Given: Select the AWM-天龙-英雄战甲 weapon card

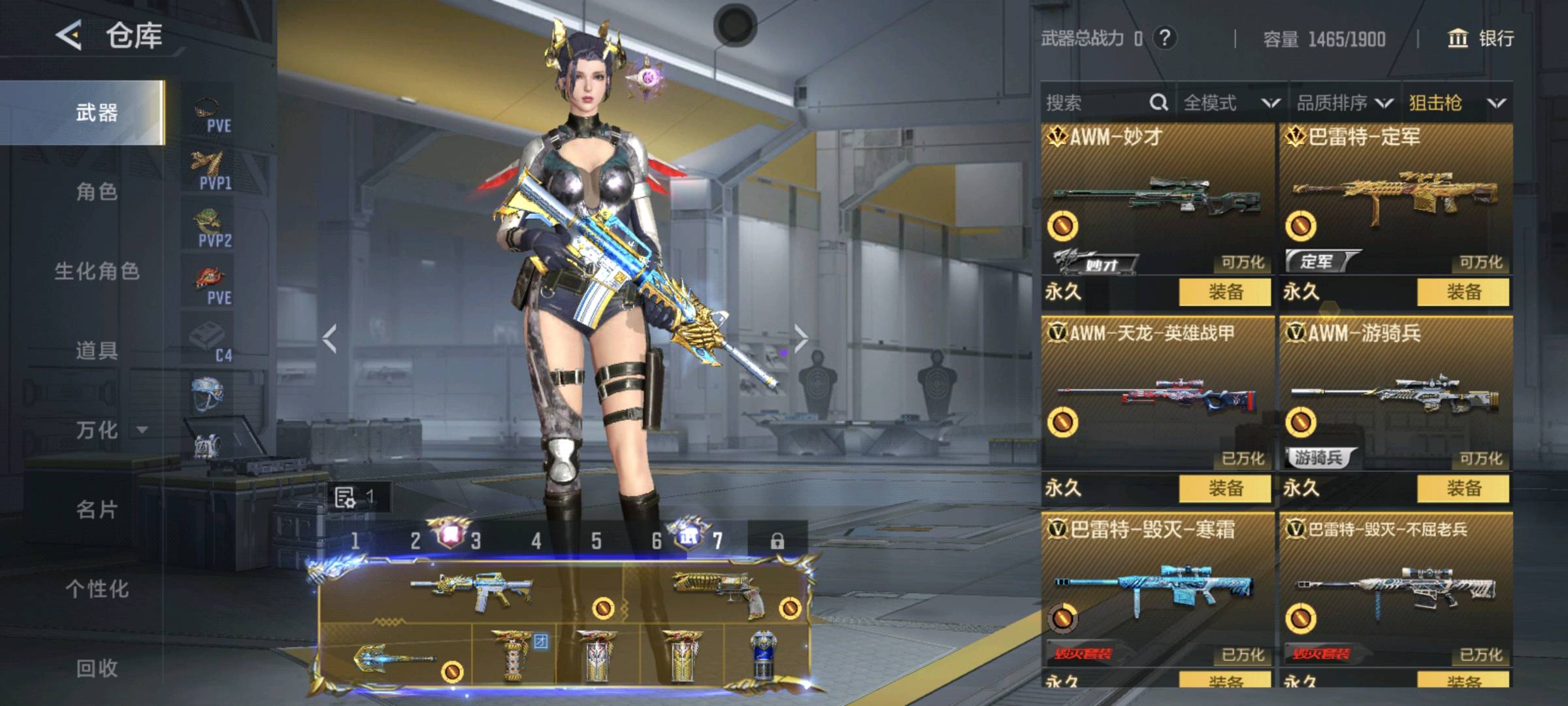Looking at the screenshot, I should 1156,392.
